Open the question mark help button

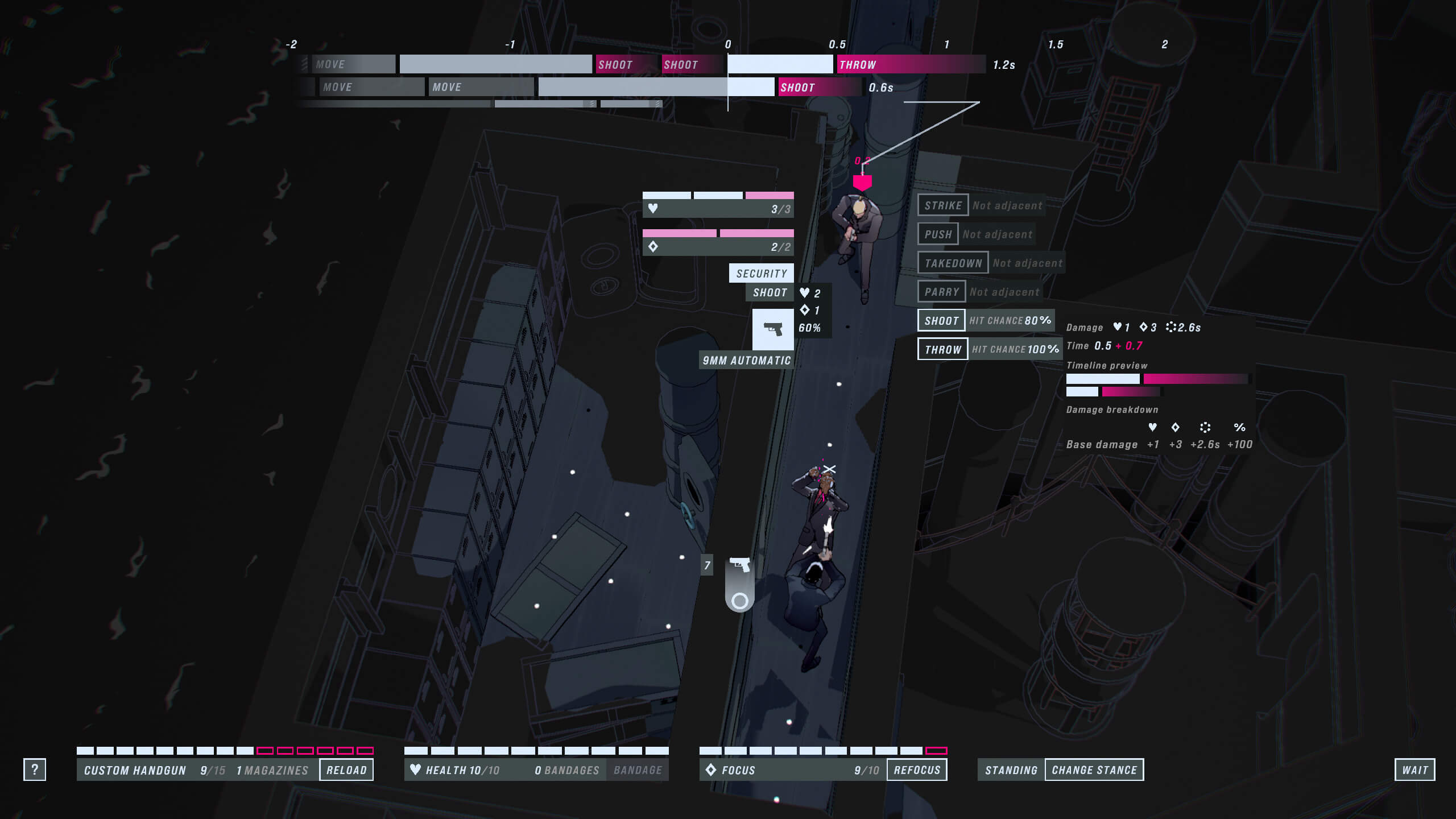point(35,770)
